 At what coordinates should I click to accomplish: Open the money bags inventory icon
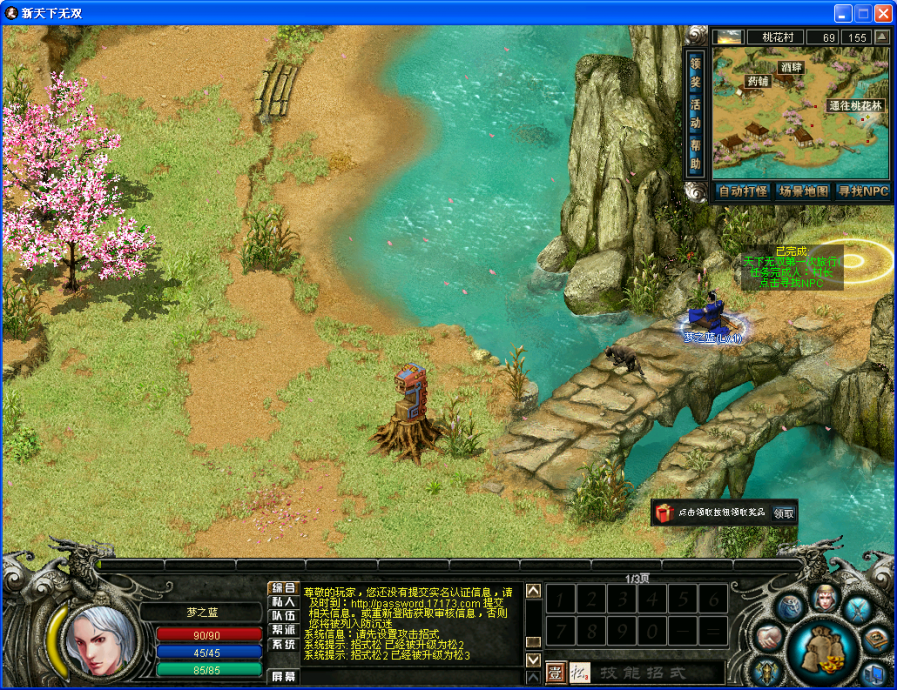tap(823, 650)
